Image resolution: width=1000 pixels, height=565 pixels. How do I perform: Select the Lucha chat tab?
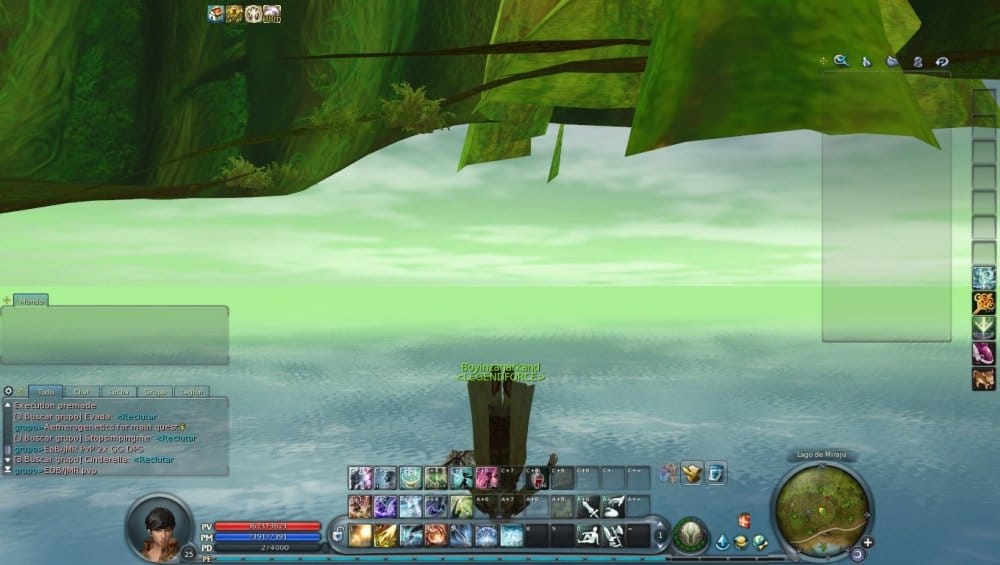tap(115, 392)
